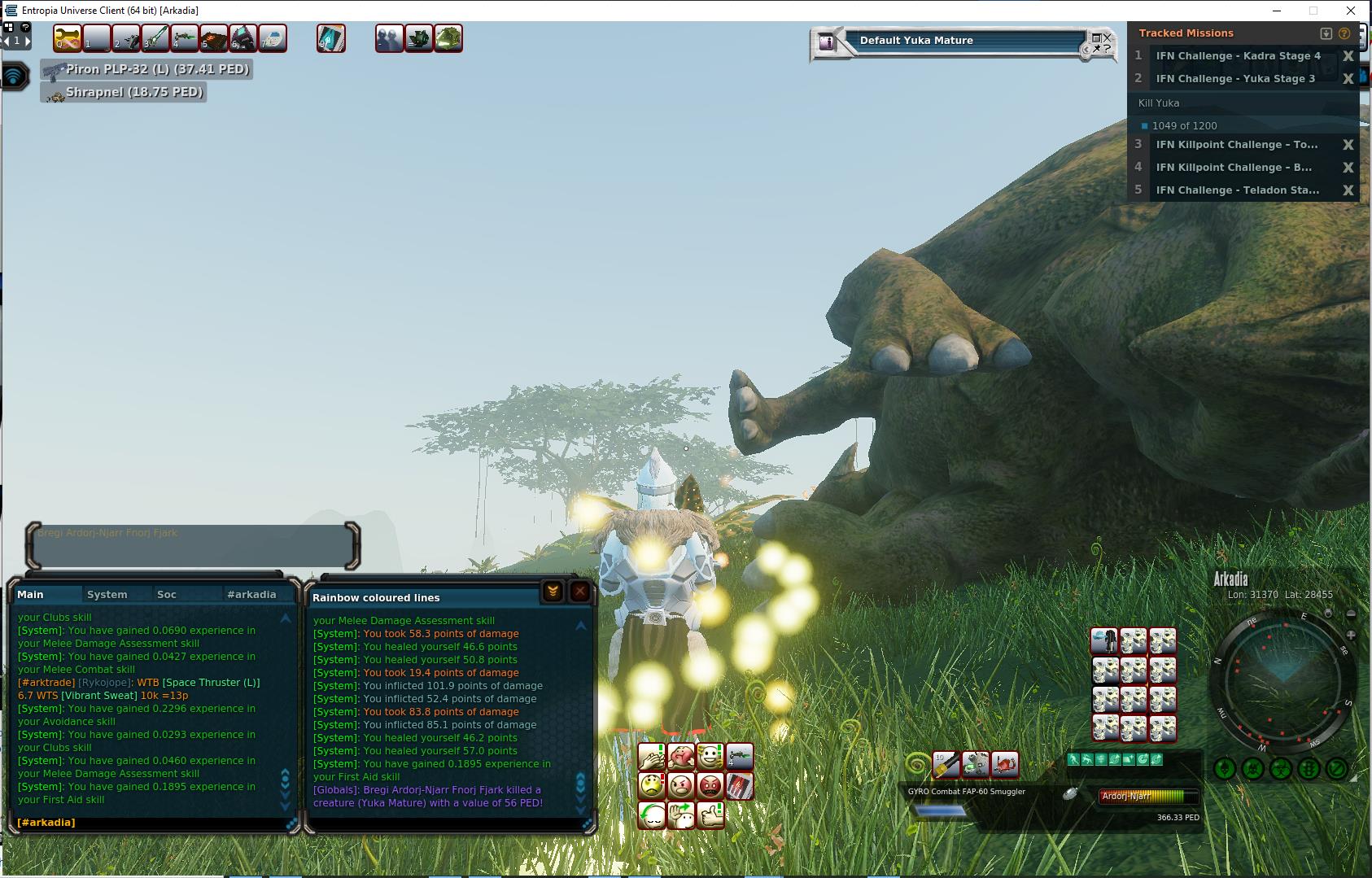Image resolution: width=1372 pixels, height=878 pixels.
Task: Untrack the IFN Challenge - Yuka Stage 3 mission
Action: tap(1348, 79)
